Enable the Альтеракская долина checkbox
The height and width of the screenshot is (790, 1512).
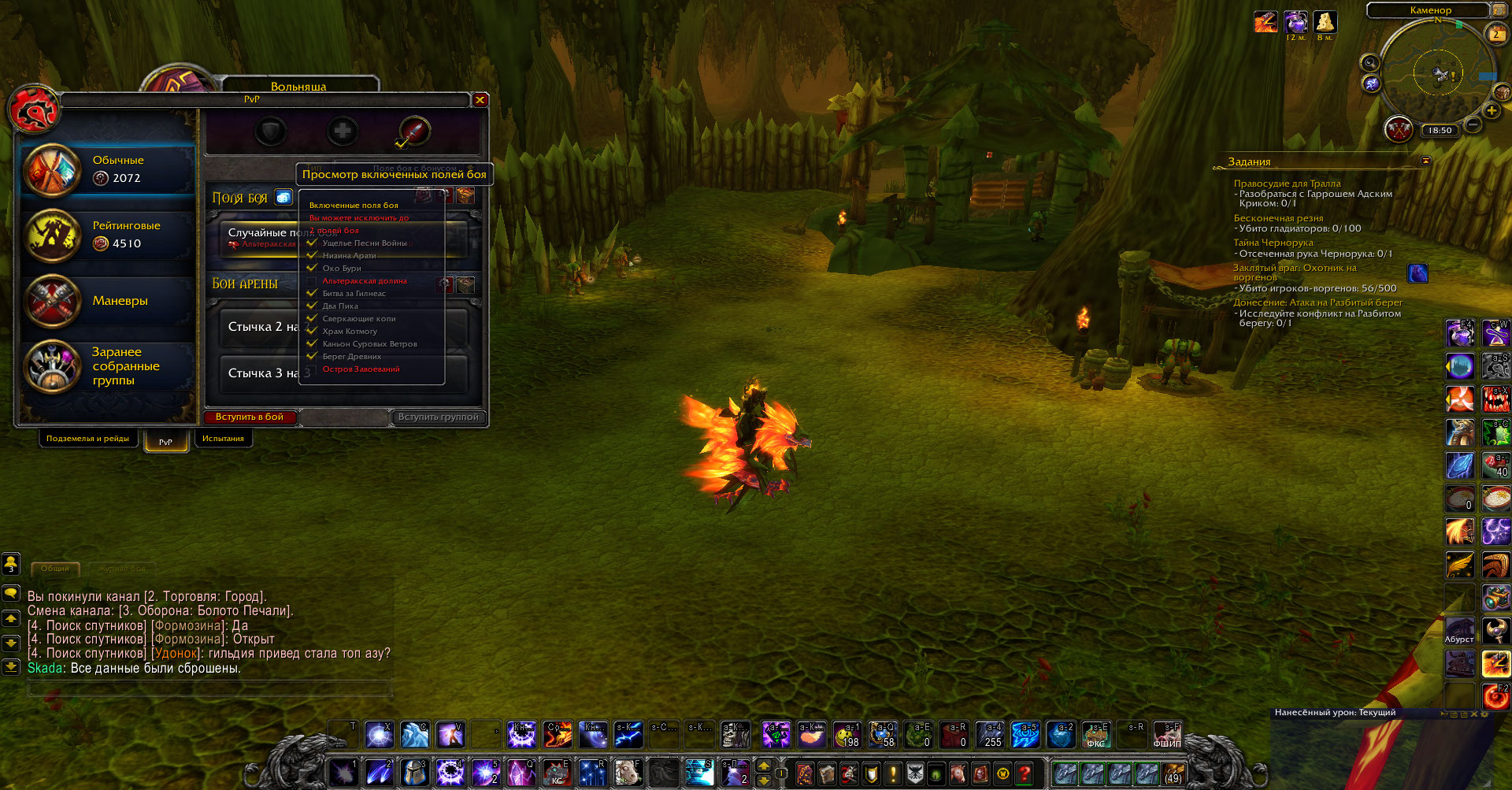[312, 281]
